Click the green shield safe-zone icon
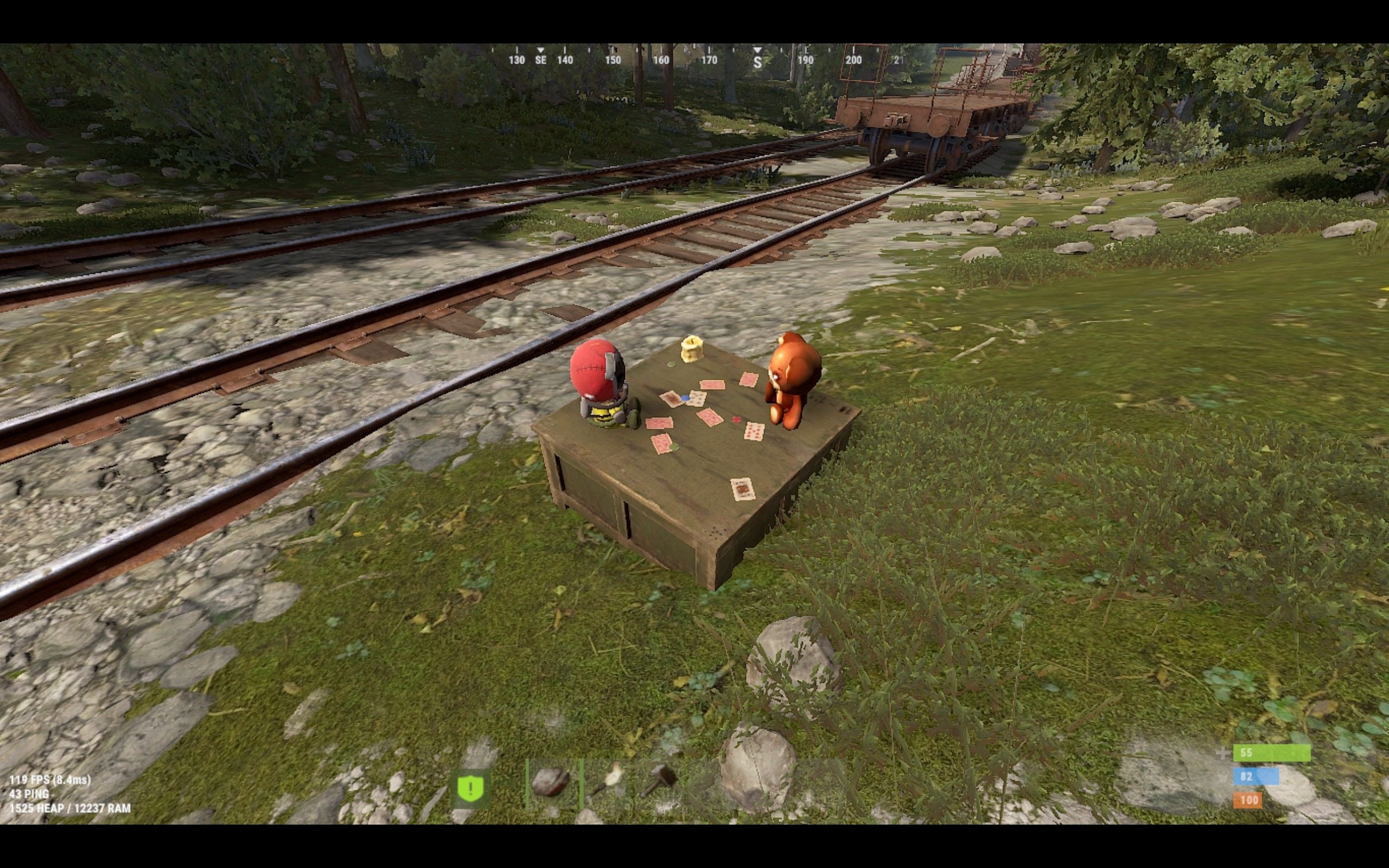1389x868 pixels. (x=470, y=788)
